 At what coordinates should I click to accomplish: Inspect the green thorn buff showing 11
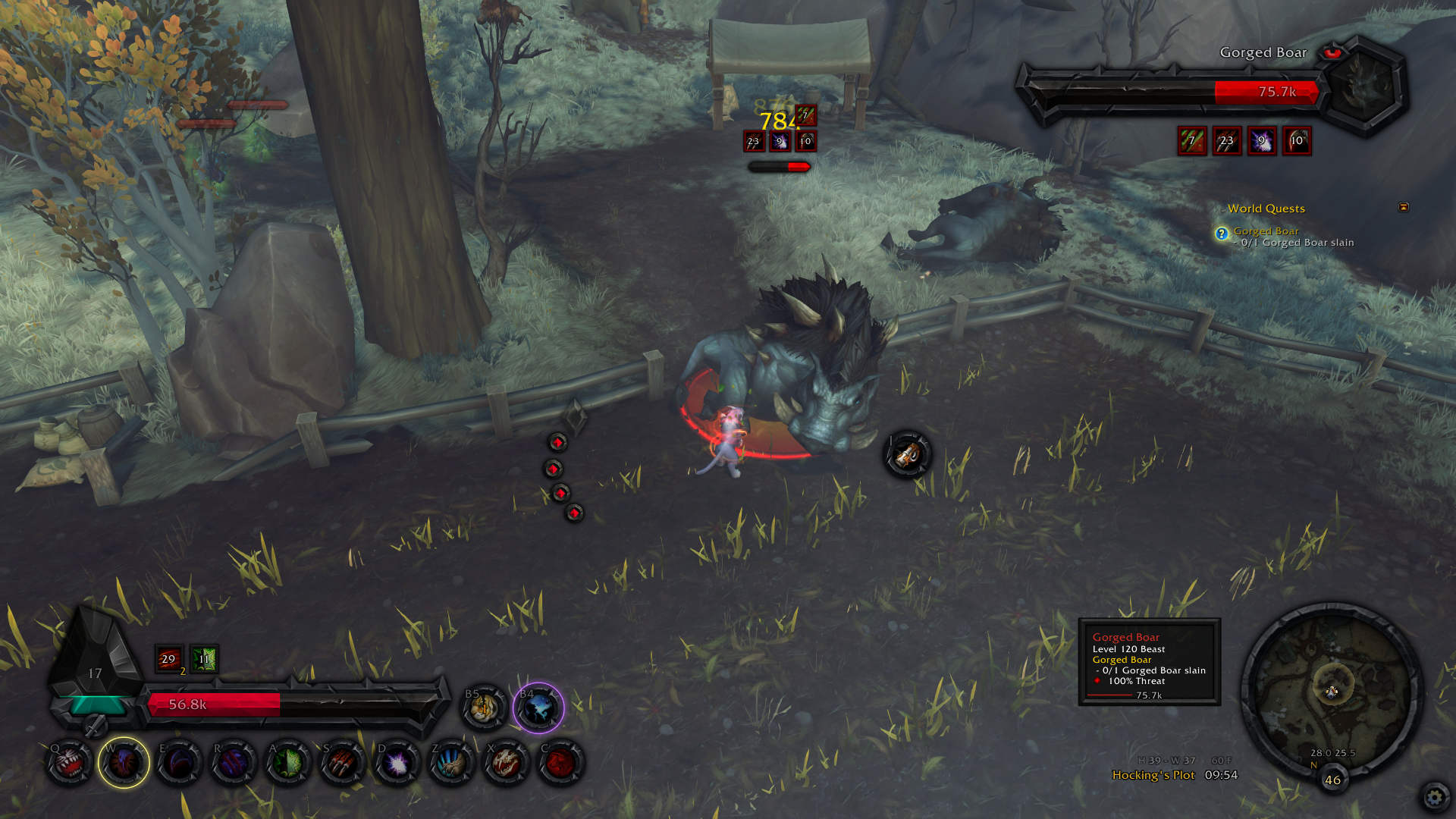point(204,659)
